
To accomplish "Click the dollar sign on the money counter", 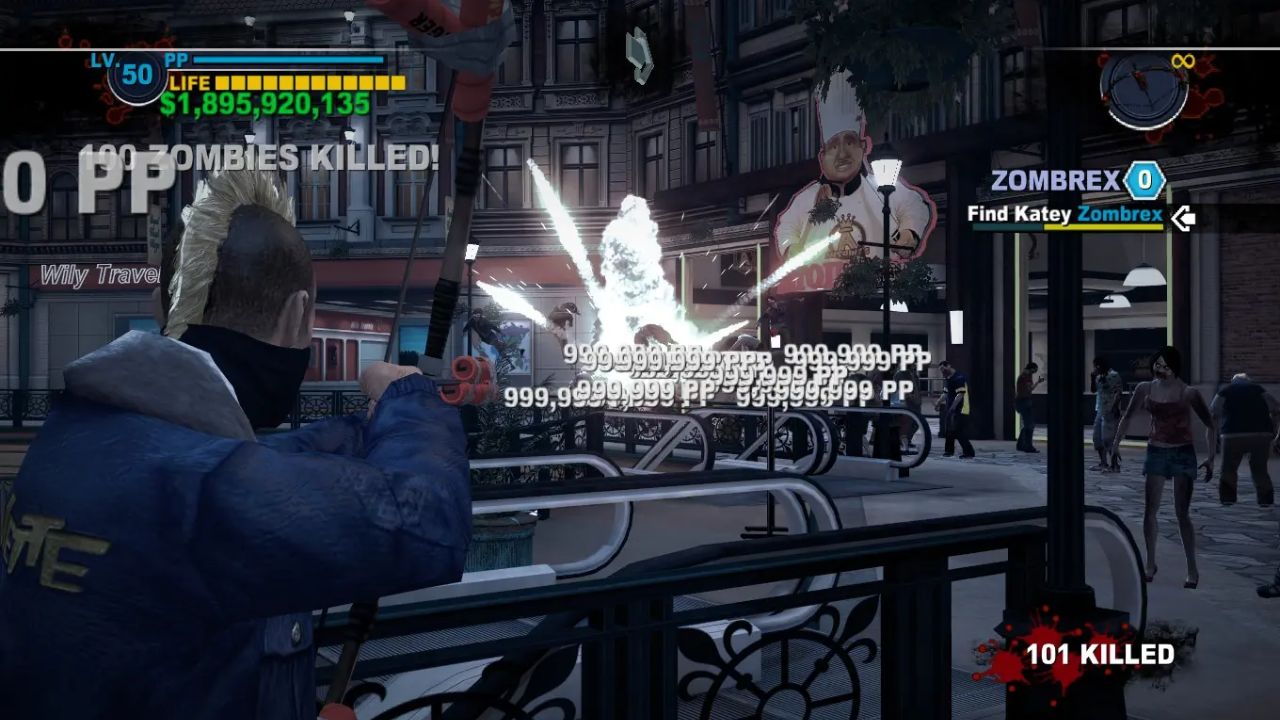I will coord(170,102).
